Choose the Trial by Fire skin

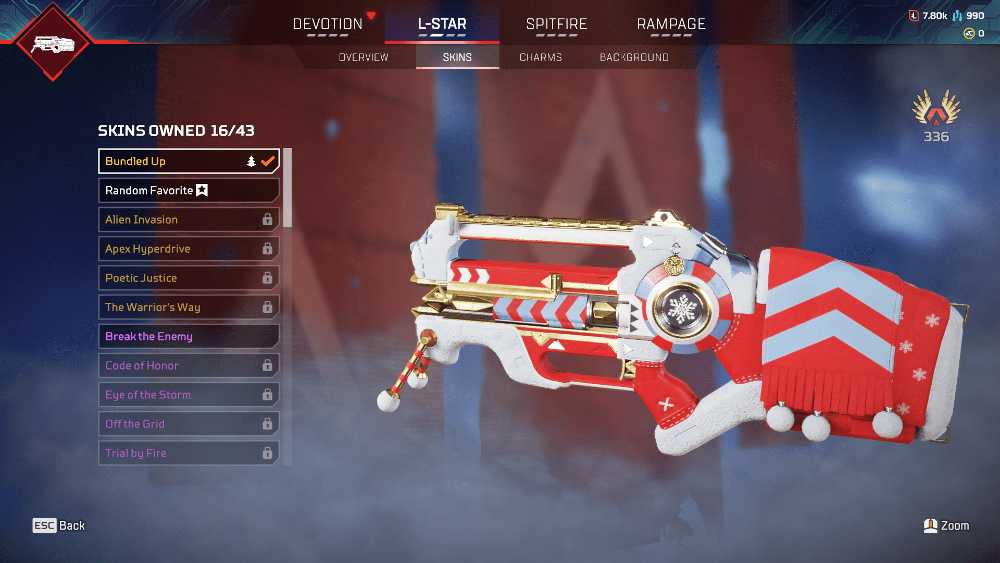pos(188,453)
